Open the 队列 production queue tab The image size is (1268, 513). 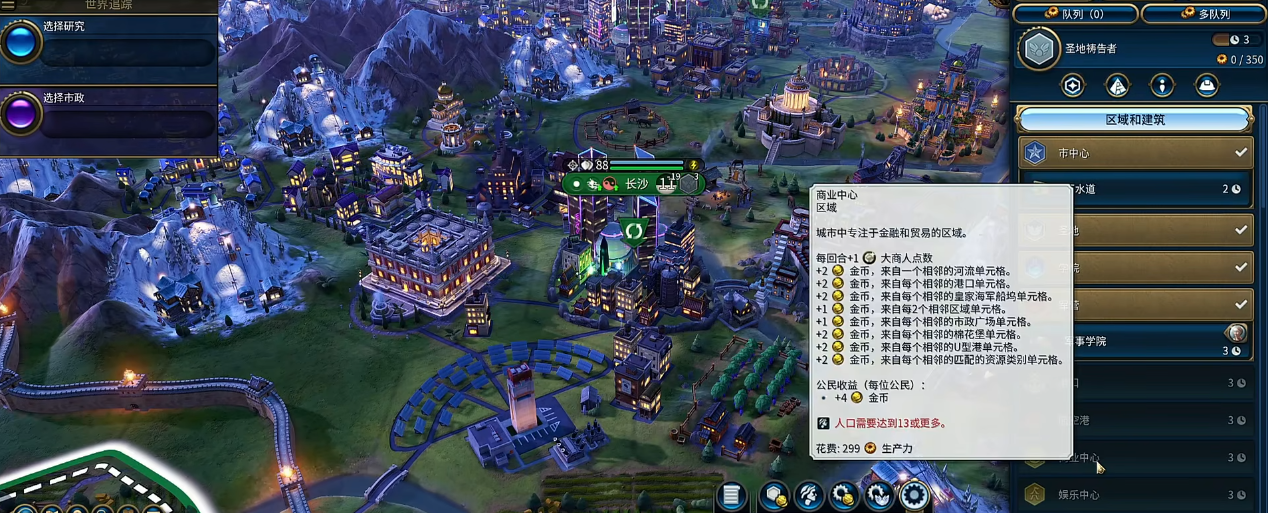pos(1074,14)
